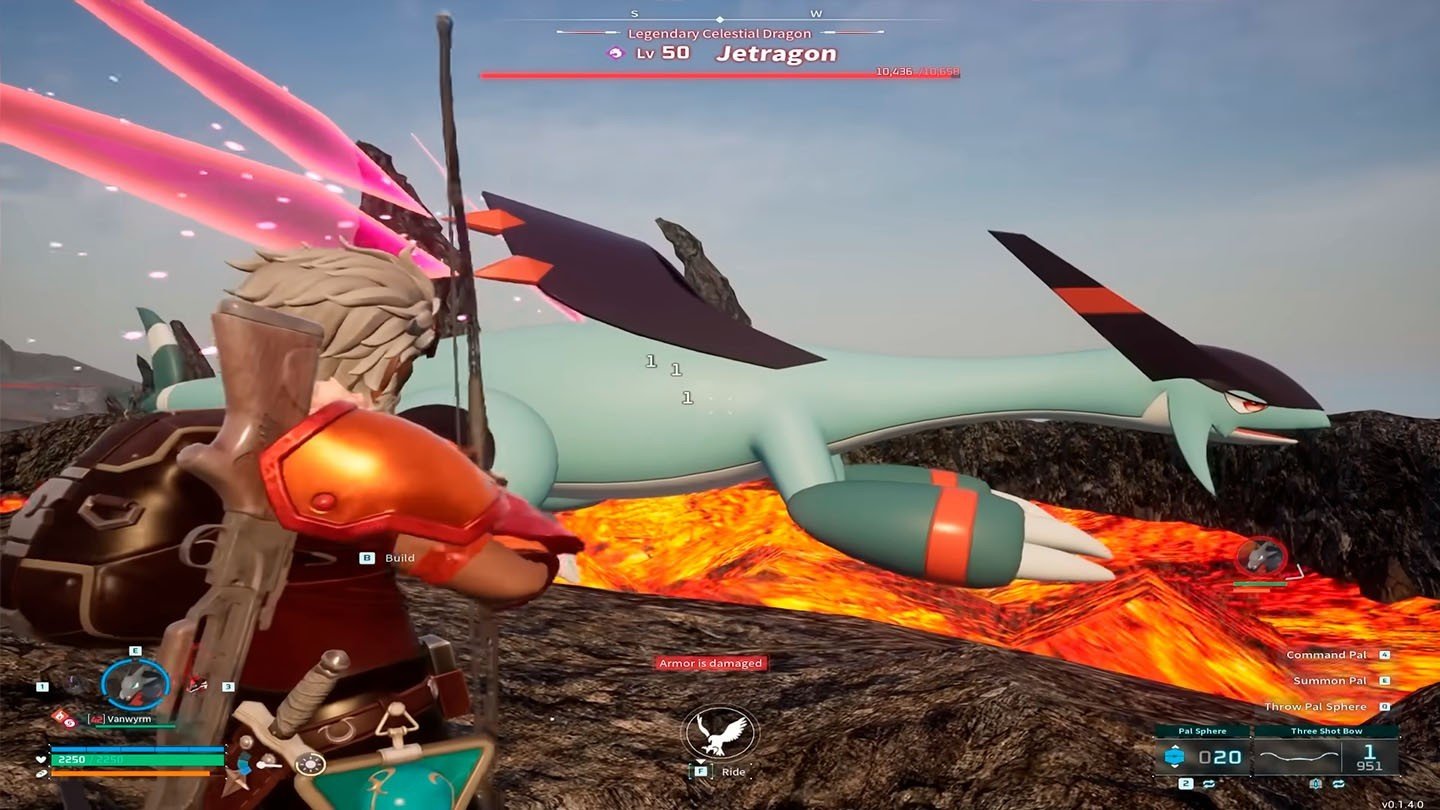
Task: Choose the Throw Pal Sphere action
Action: point(1315,707)
